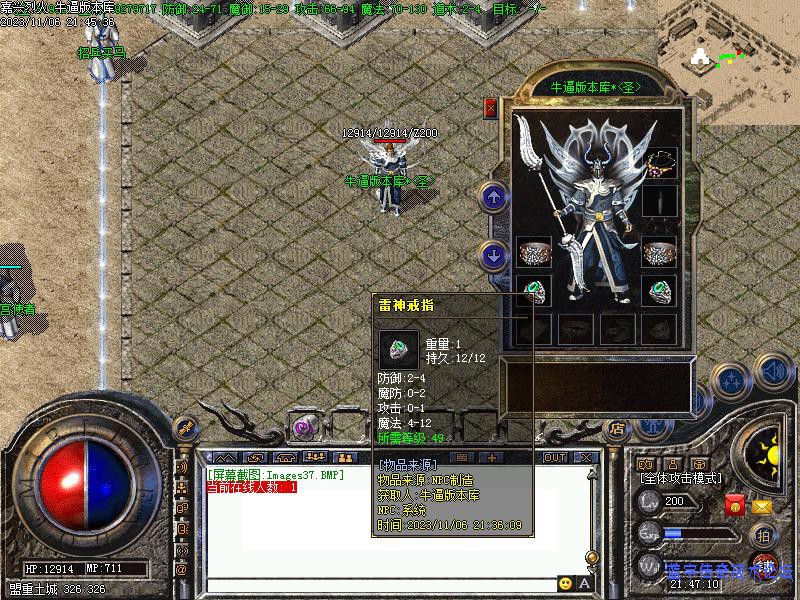
Task: Open the auction 拍 button
Action: pos(765,535)
